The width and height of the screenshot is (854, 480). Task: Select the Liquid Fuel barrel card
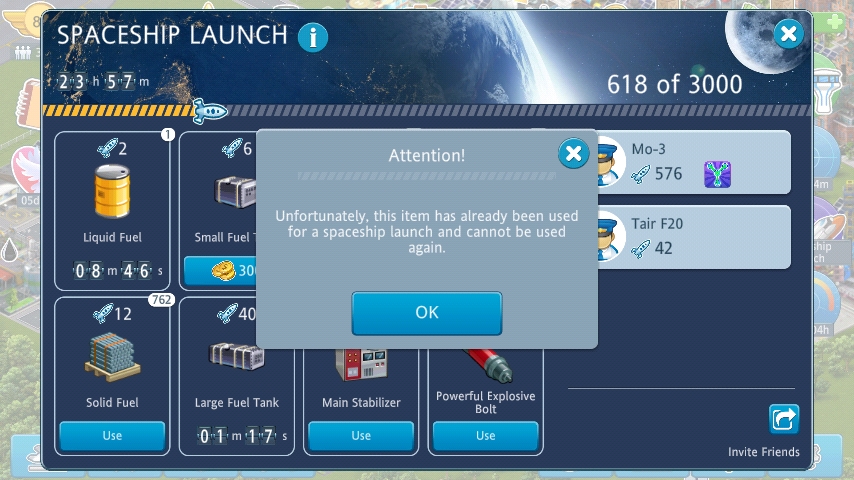pos(112,200)
